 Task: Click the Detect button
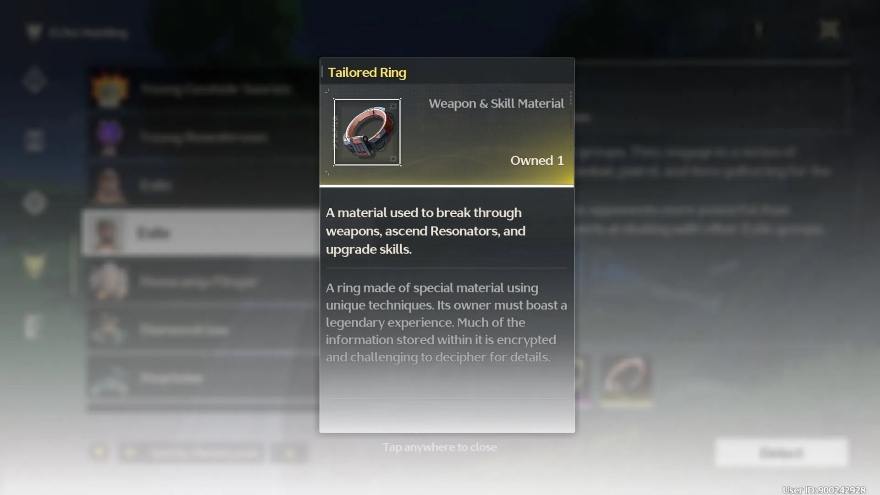pyautogui.click(x=781, y=452)
